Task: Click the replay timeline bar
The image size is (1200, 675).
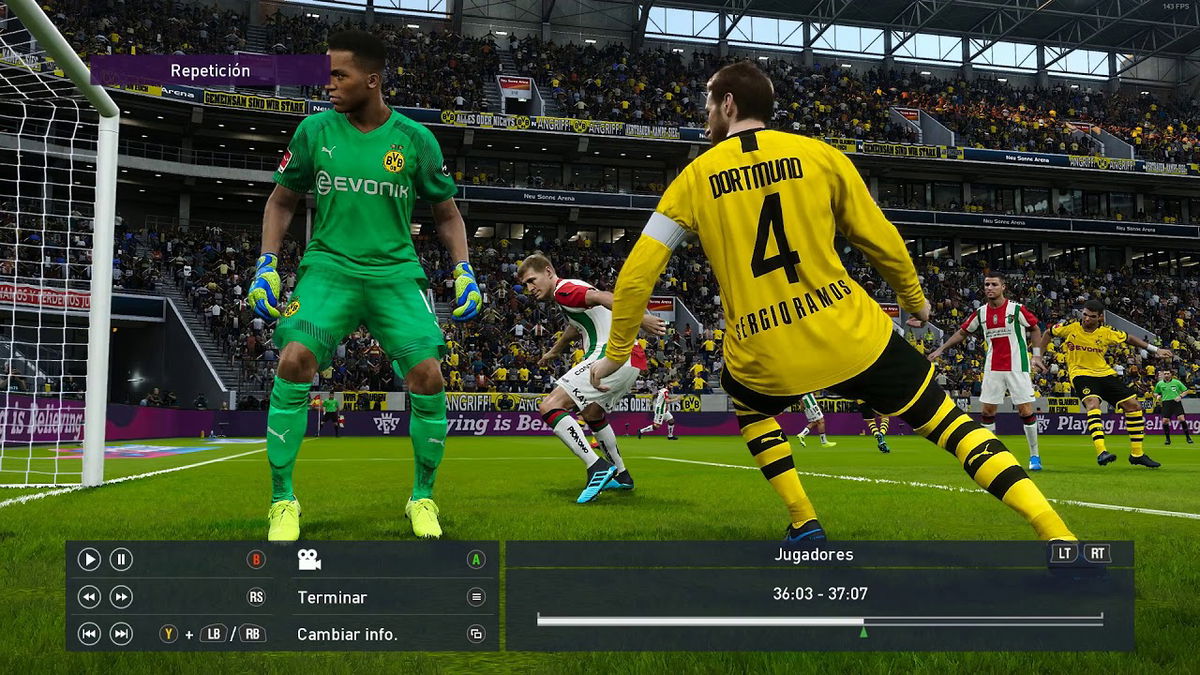Action: [x=819, y=620]
